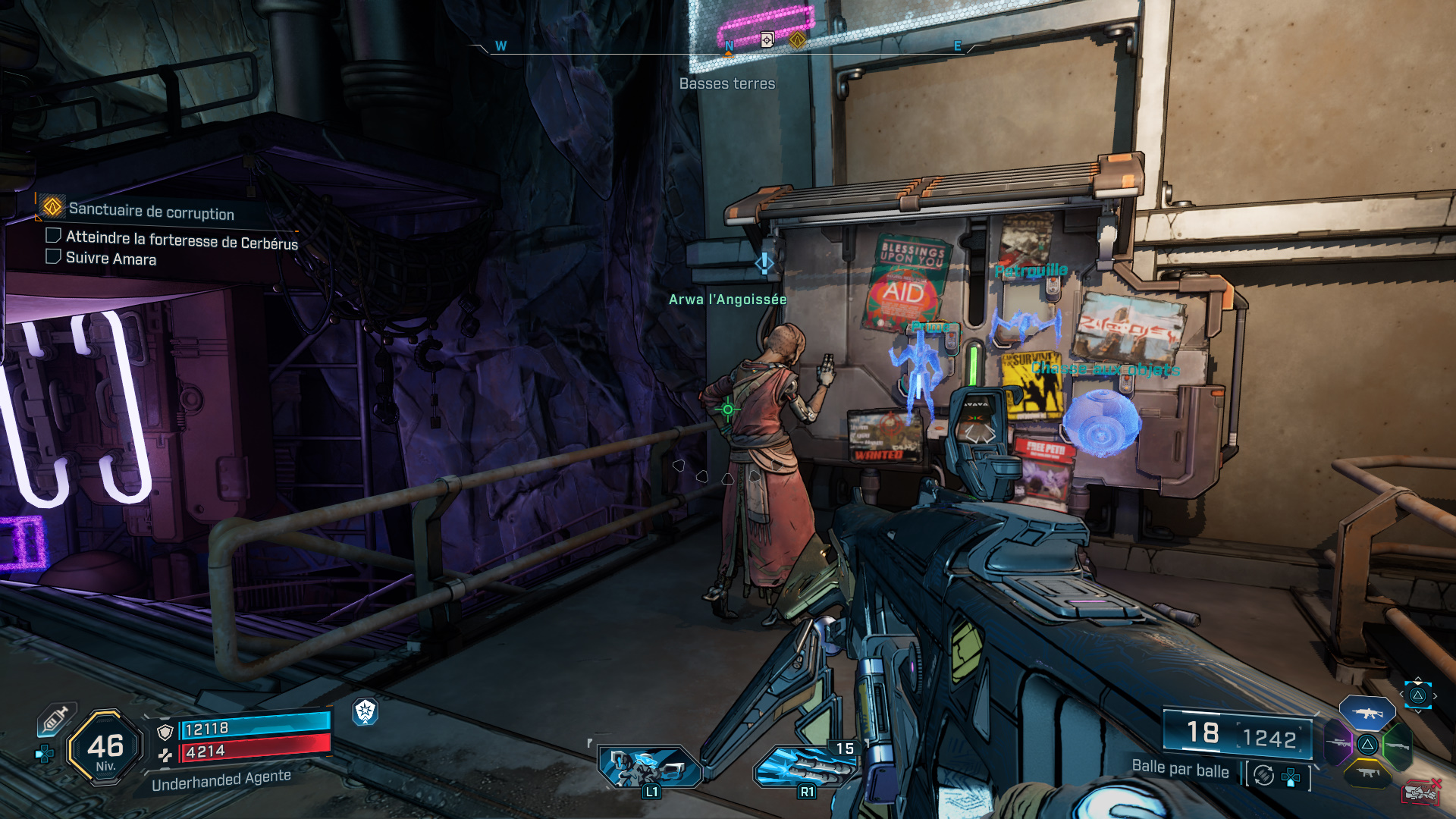
Task: Tick the Atteindre la forteresse de Cerbérus objective
Action: pyautogui.click(x=54, y=236)
